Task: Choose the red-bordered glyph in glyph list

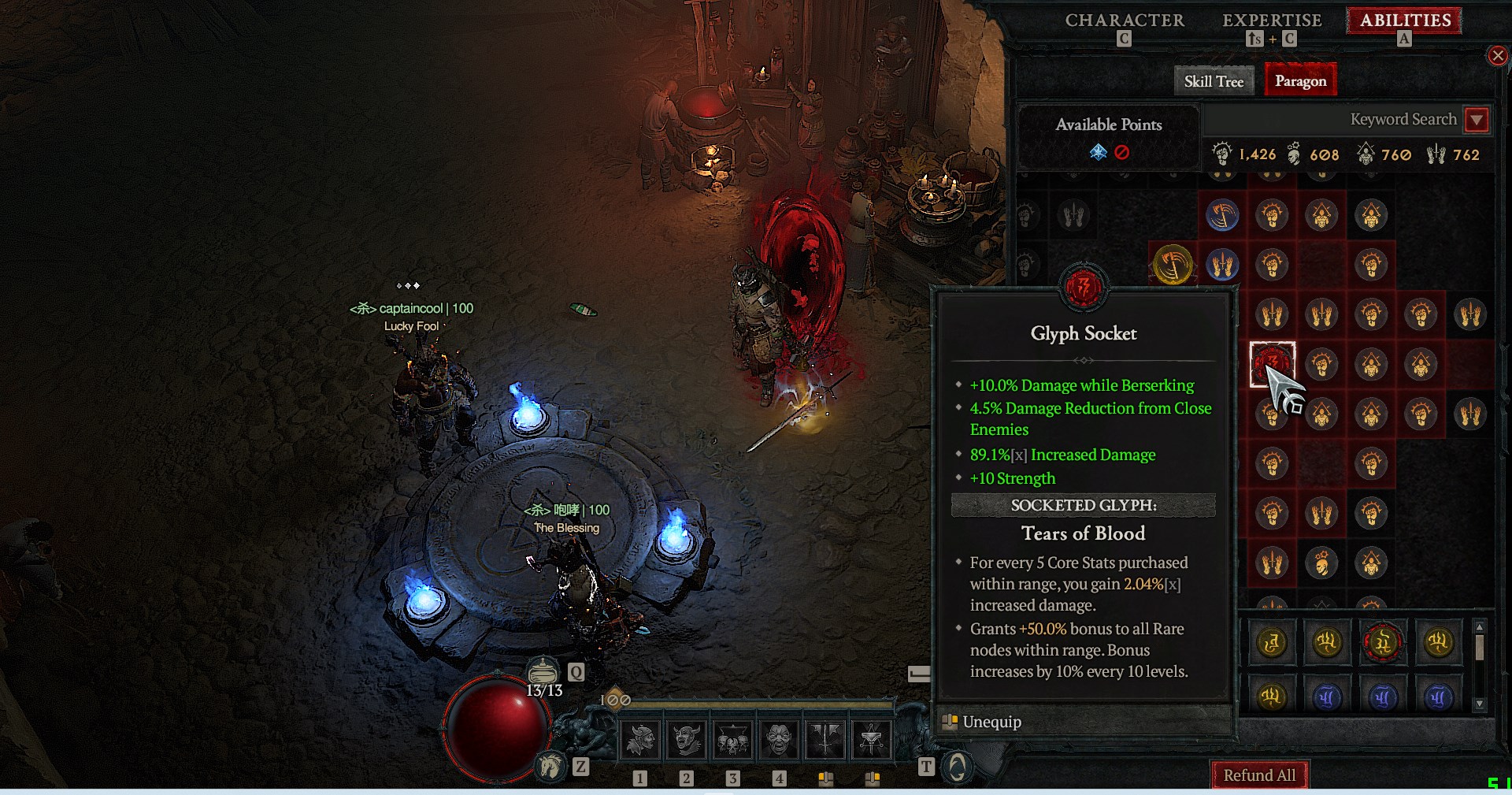Action: [x=1383, y=643]
